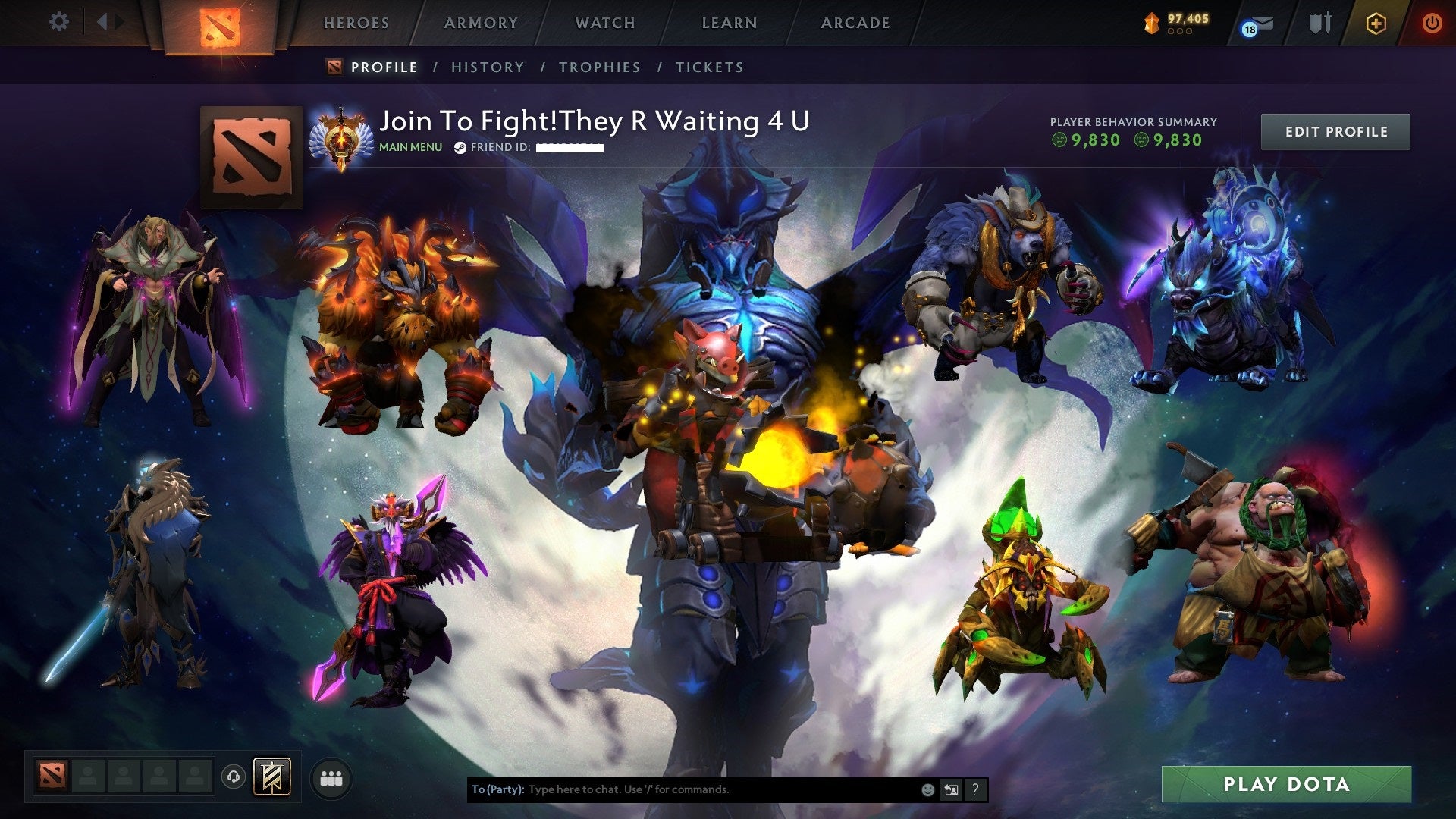The width and height of the screenshot is (1456, 819).
Task: Switch to the TROPHIES tab
Action: pyautogui.click(x=599, y=67)
